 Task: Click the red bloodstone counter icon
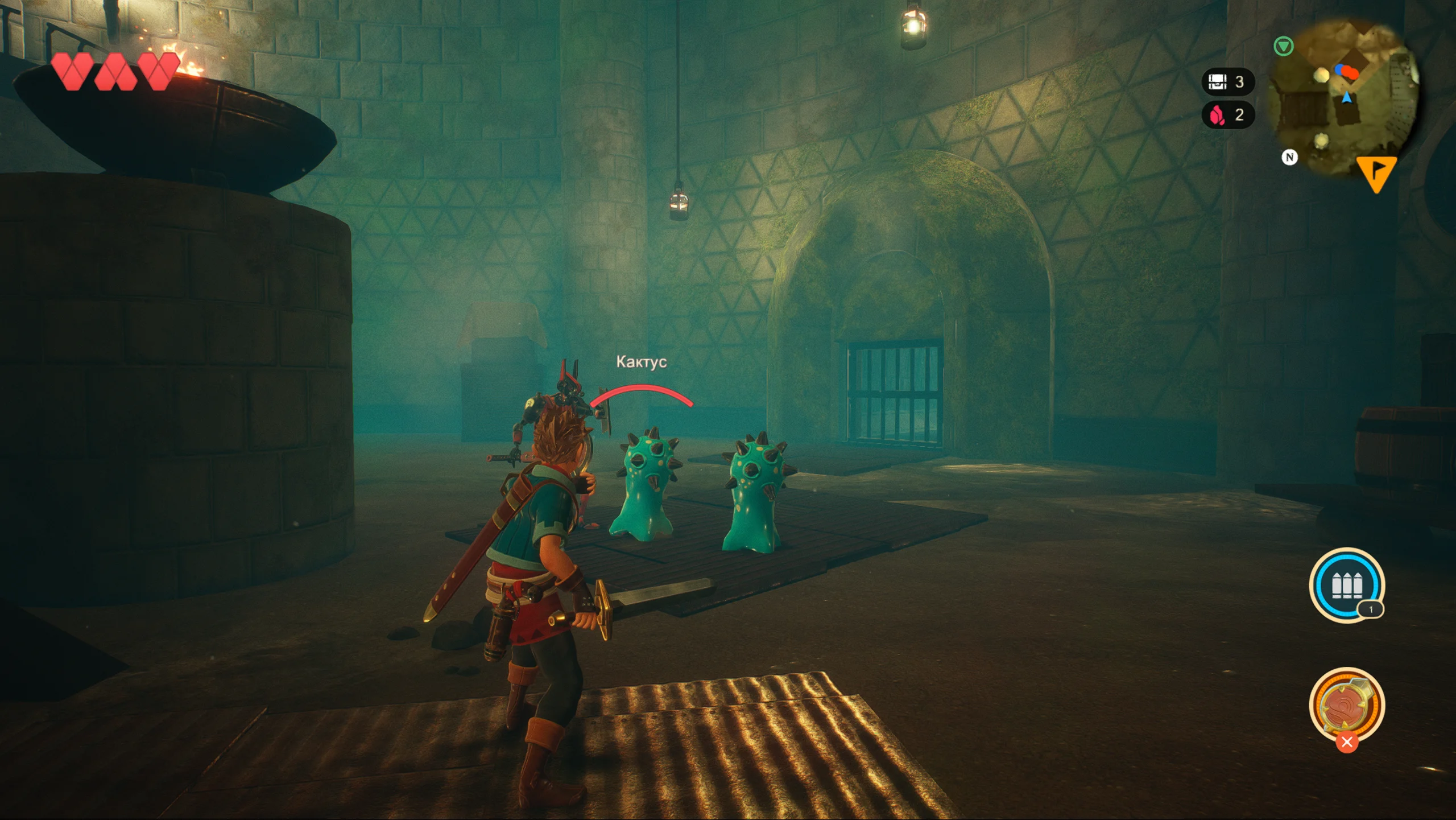1217,115
